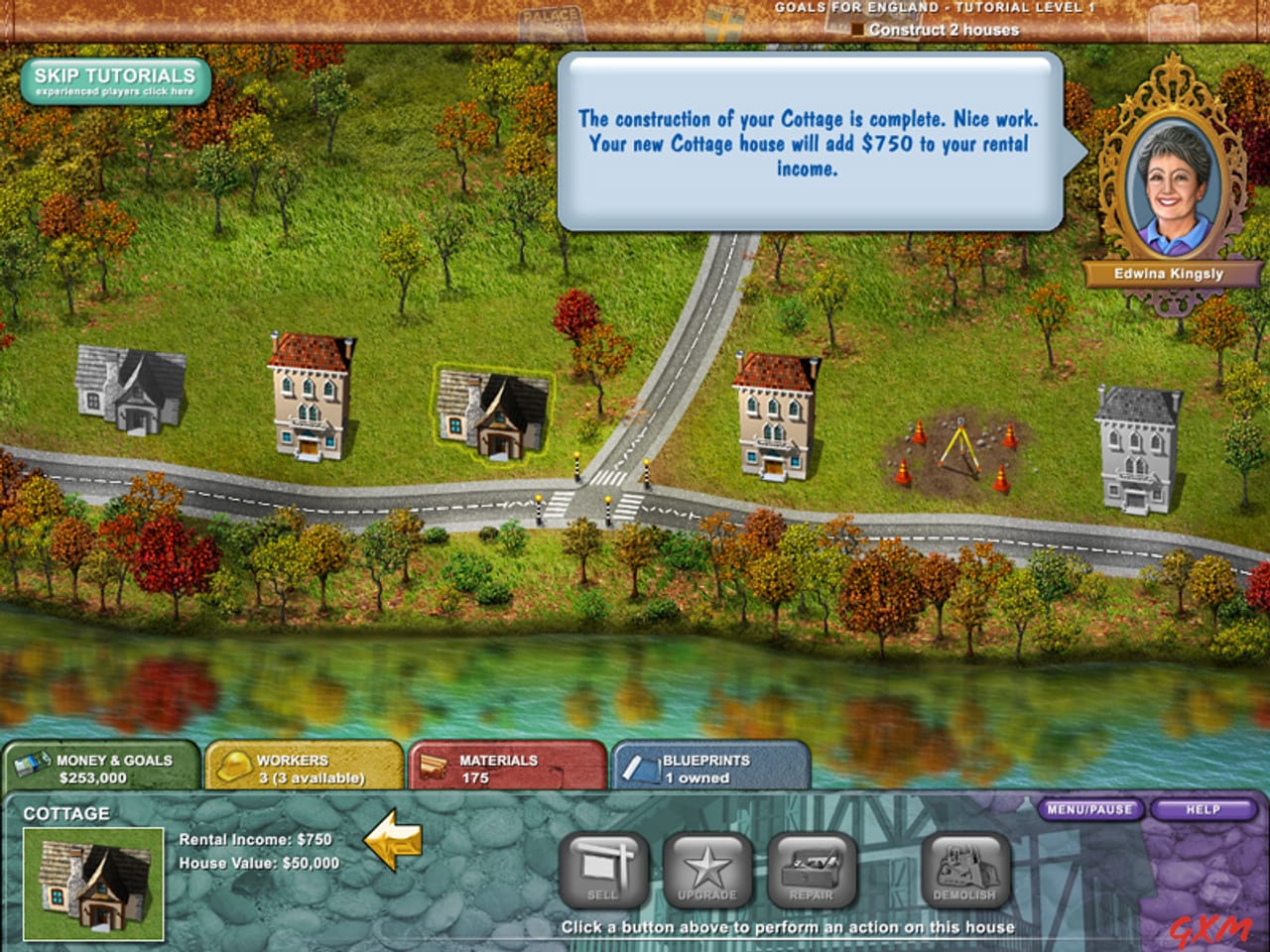Open the Menu/Pause button
The image size is (1270, 952).
(x=1088, y=809)
